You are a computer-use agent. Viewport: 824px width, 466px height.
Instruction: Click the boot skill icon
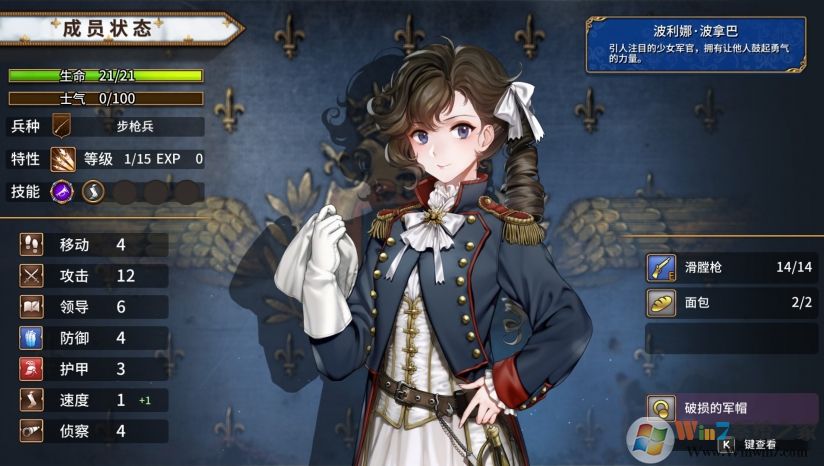93,191
